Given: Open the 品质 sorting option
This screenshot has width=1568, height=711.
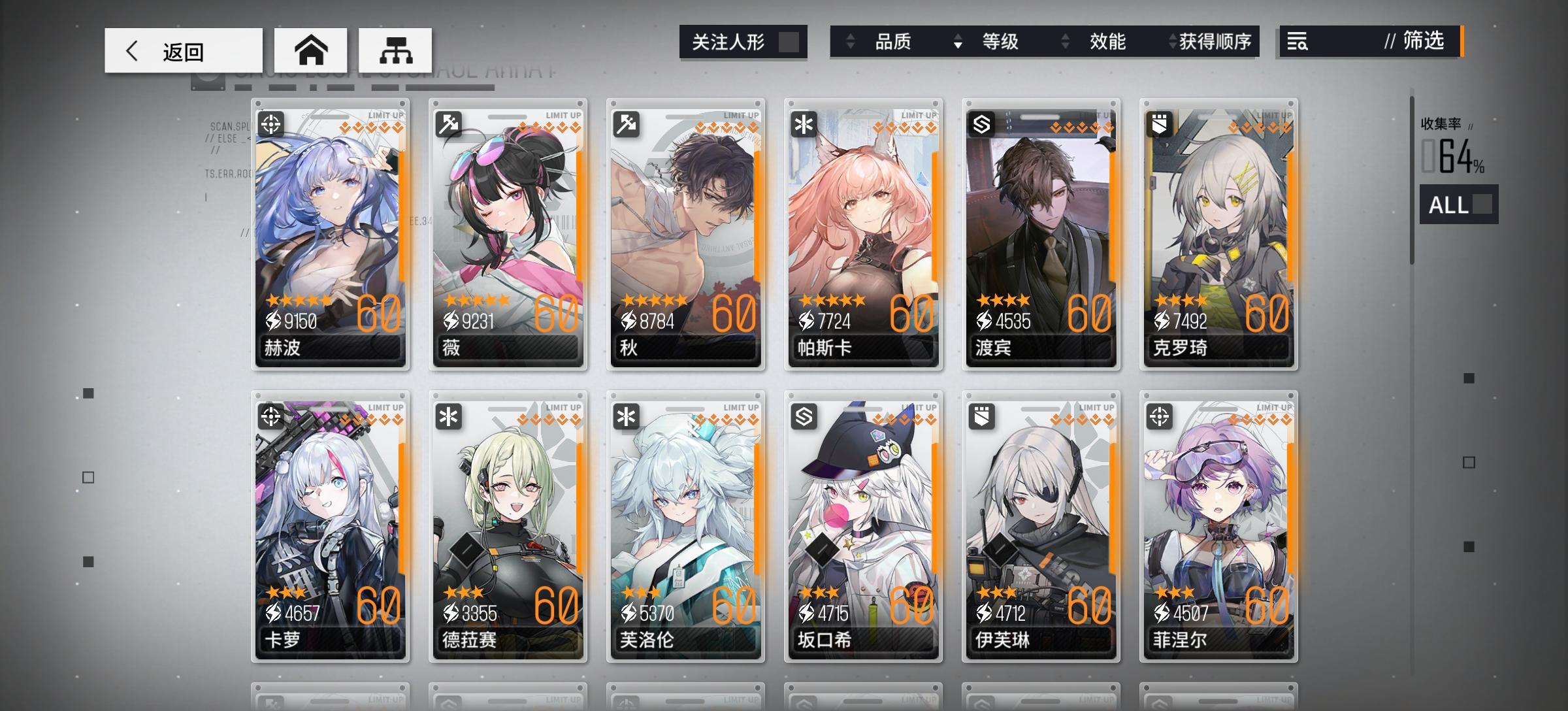Looking at the screenshot, I should pos(893,42).
